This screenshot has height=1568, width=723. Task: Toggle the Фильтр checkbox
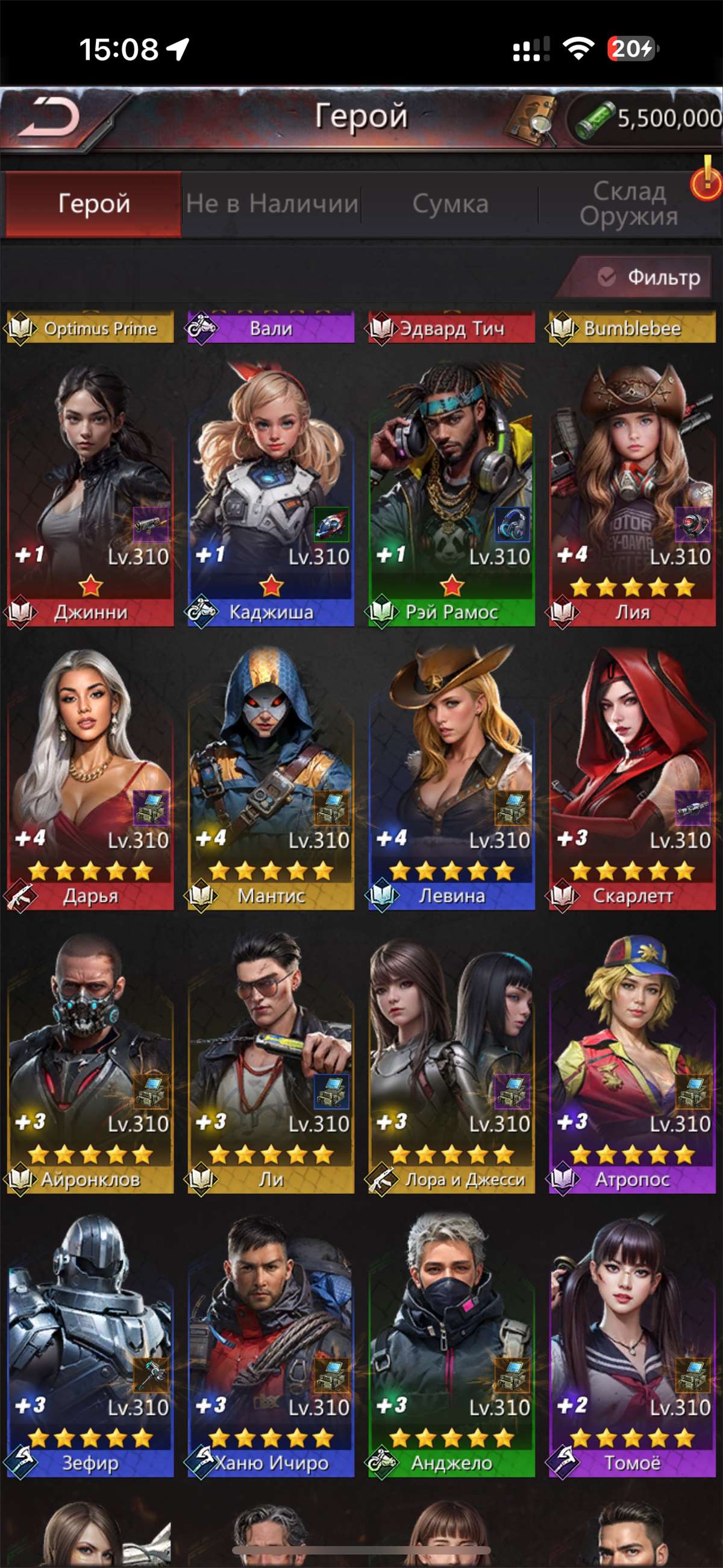click(x=607, y=277)
